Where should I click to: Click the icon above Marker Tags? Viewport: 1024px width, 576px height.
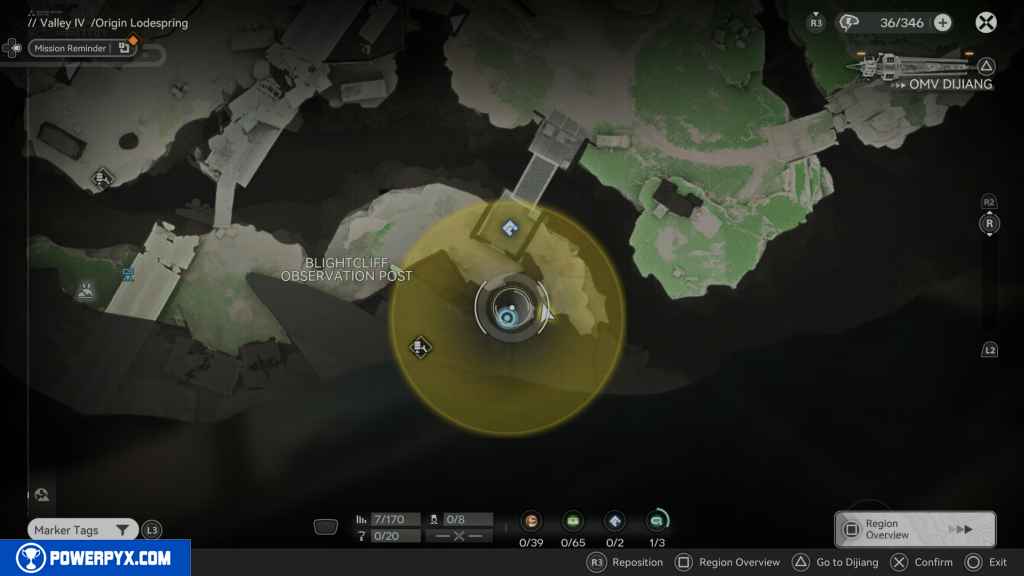tap(41, 496)
